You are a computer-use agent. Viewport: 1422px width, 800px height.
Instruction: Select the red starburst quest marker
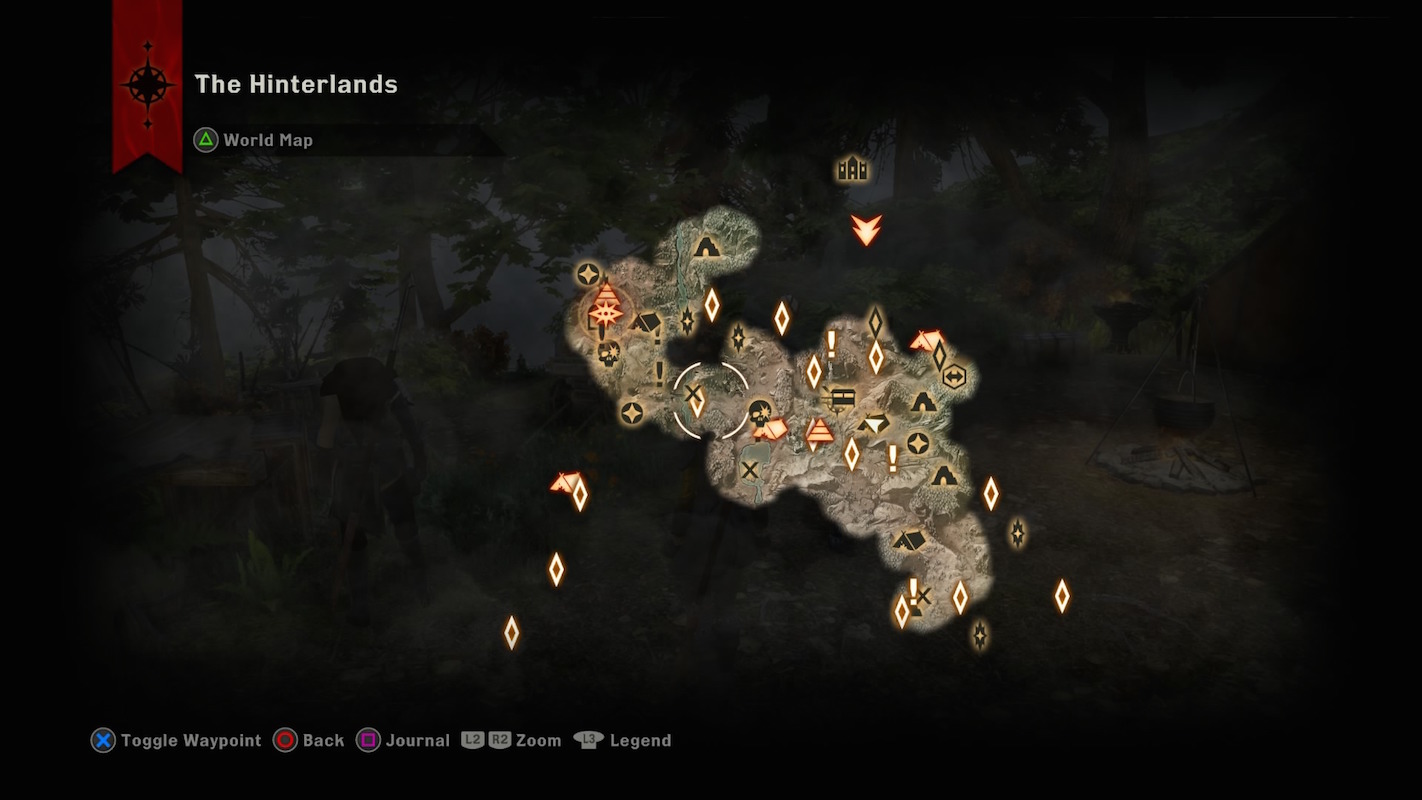pos(605,314)
